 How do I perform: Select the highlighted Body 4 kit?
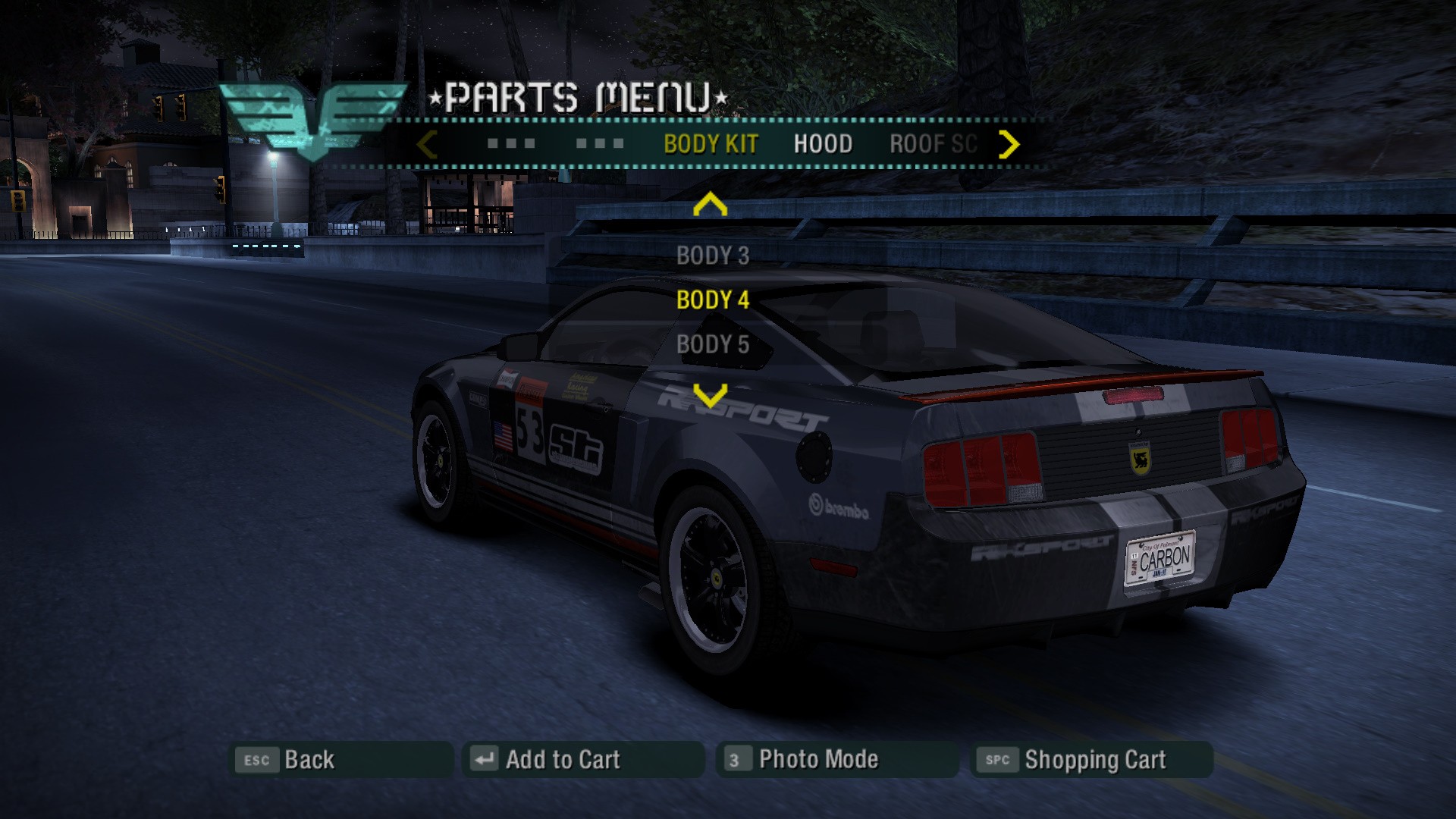[712, 300]
